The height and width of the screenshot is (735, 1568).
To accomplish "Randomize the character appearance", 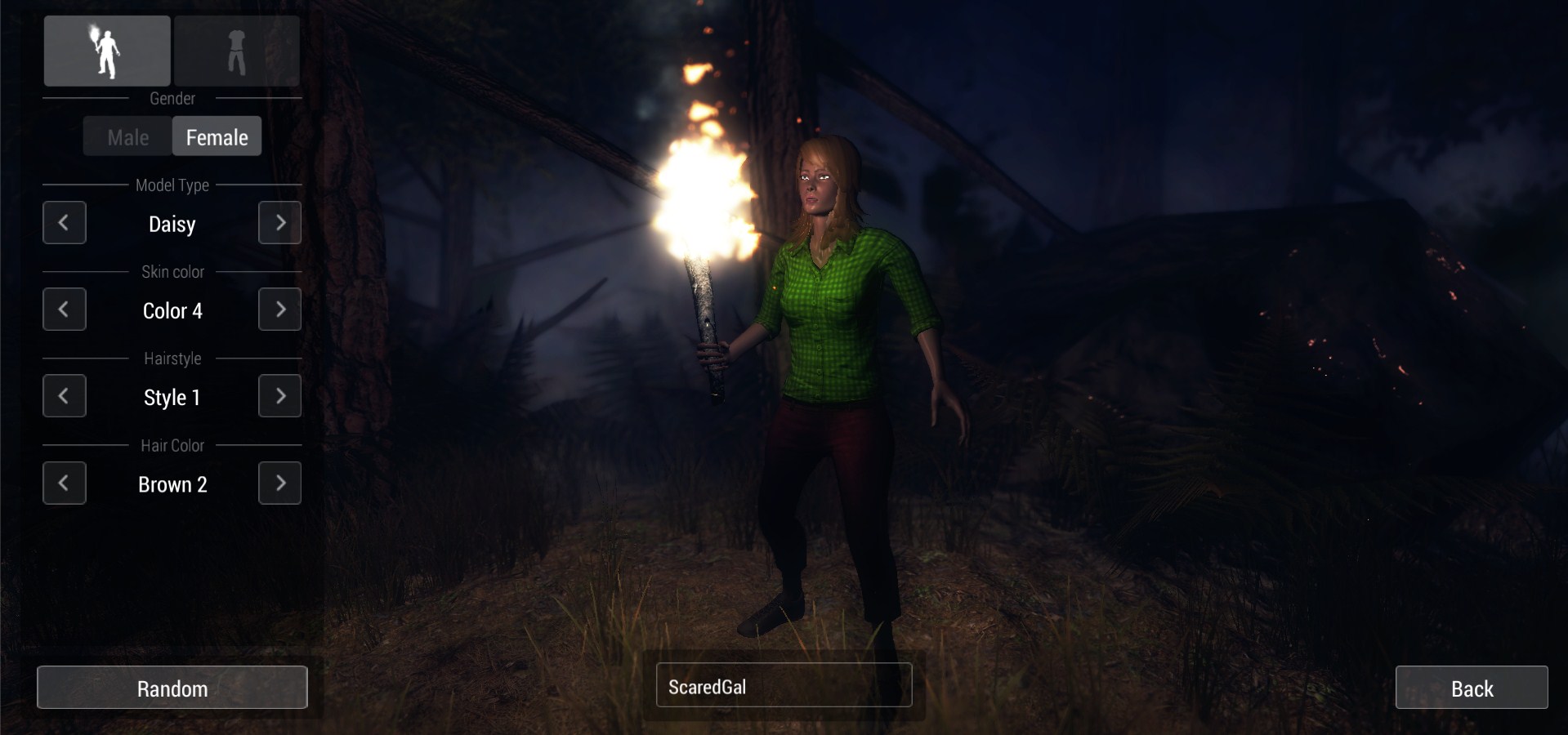I will [x=172, y=688].
